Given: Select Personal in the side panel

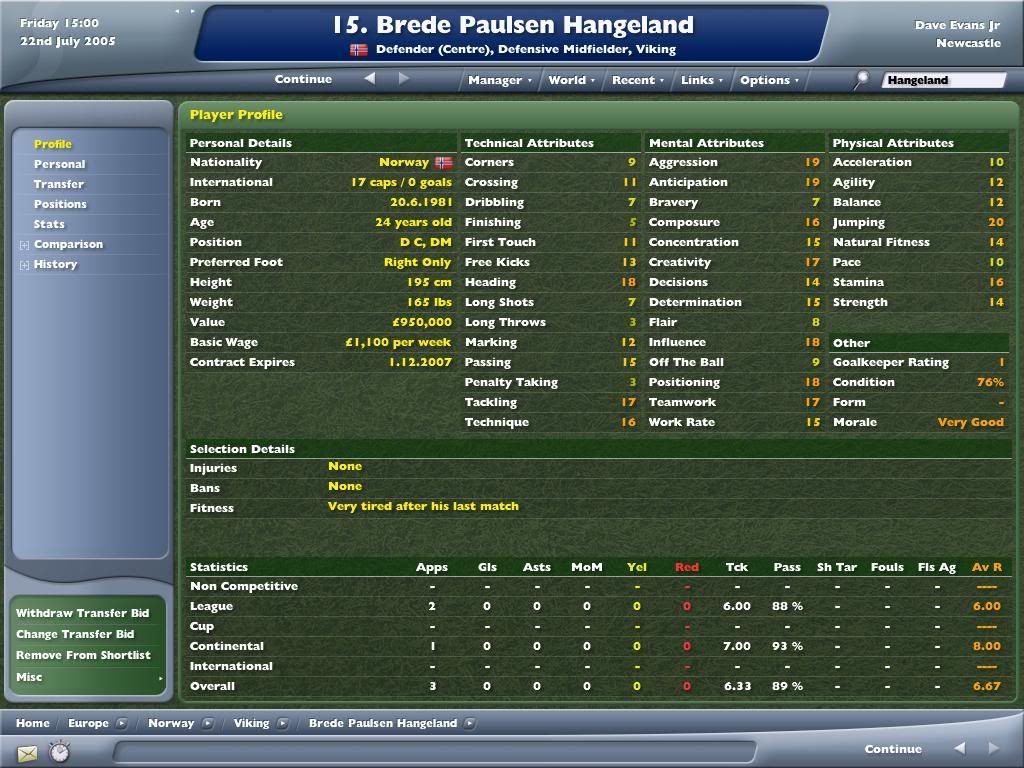Looking at the screenshot, I should point(60,164).
